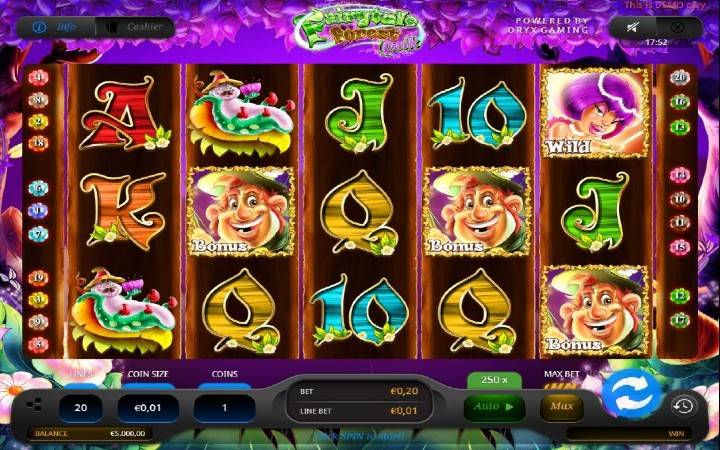720x450 pixels.
Task: Open the Cashier
Action: (x=135, y=26)
